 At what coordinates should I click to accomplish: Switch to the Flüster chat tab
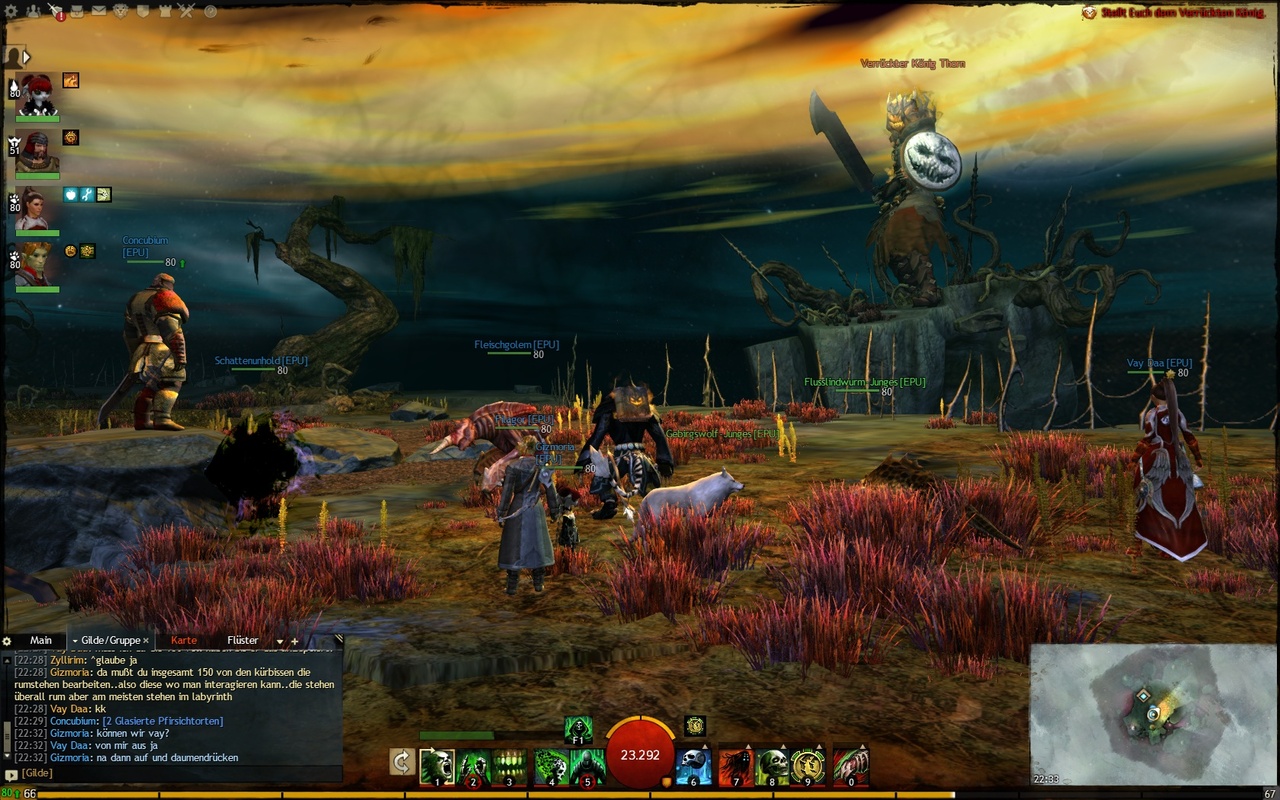242,640
